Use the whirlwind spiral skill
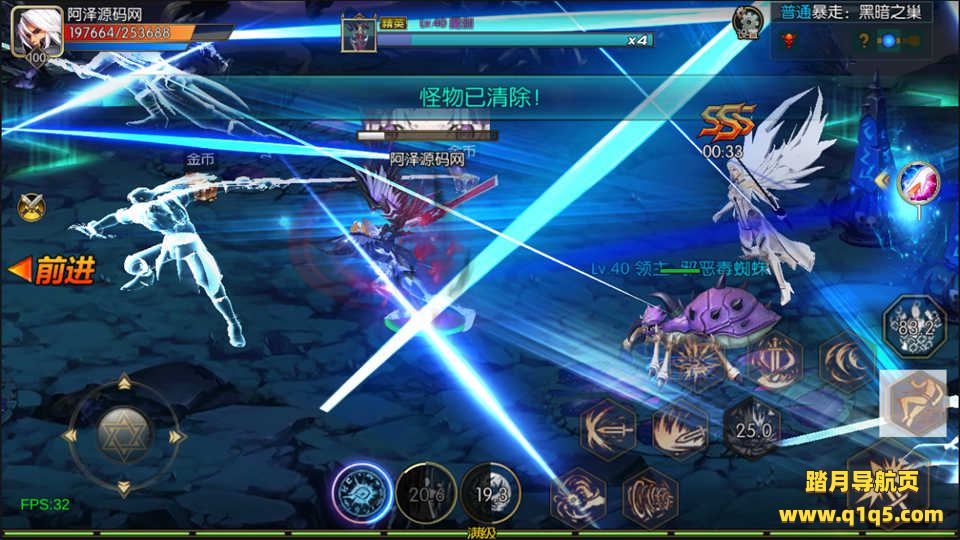The height and width of the screenshot is (540, 960). pyautogui.click(x=580, y=497)
